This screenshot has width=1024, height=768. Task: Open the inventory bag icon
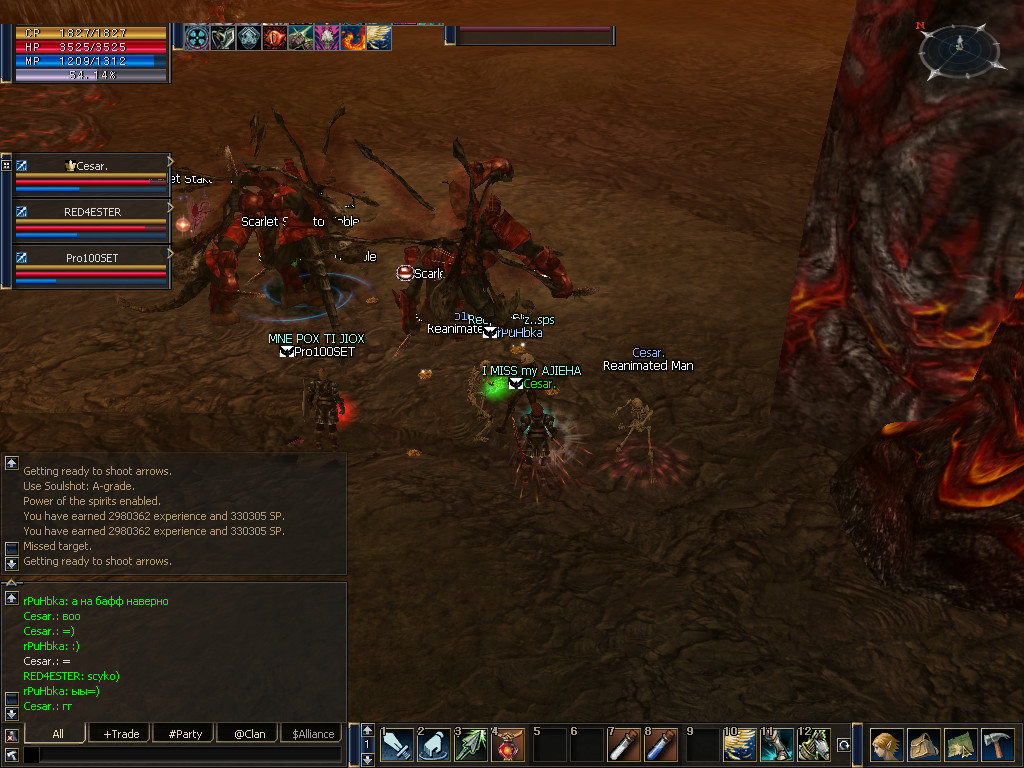coord(923,745)
